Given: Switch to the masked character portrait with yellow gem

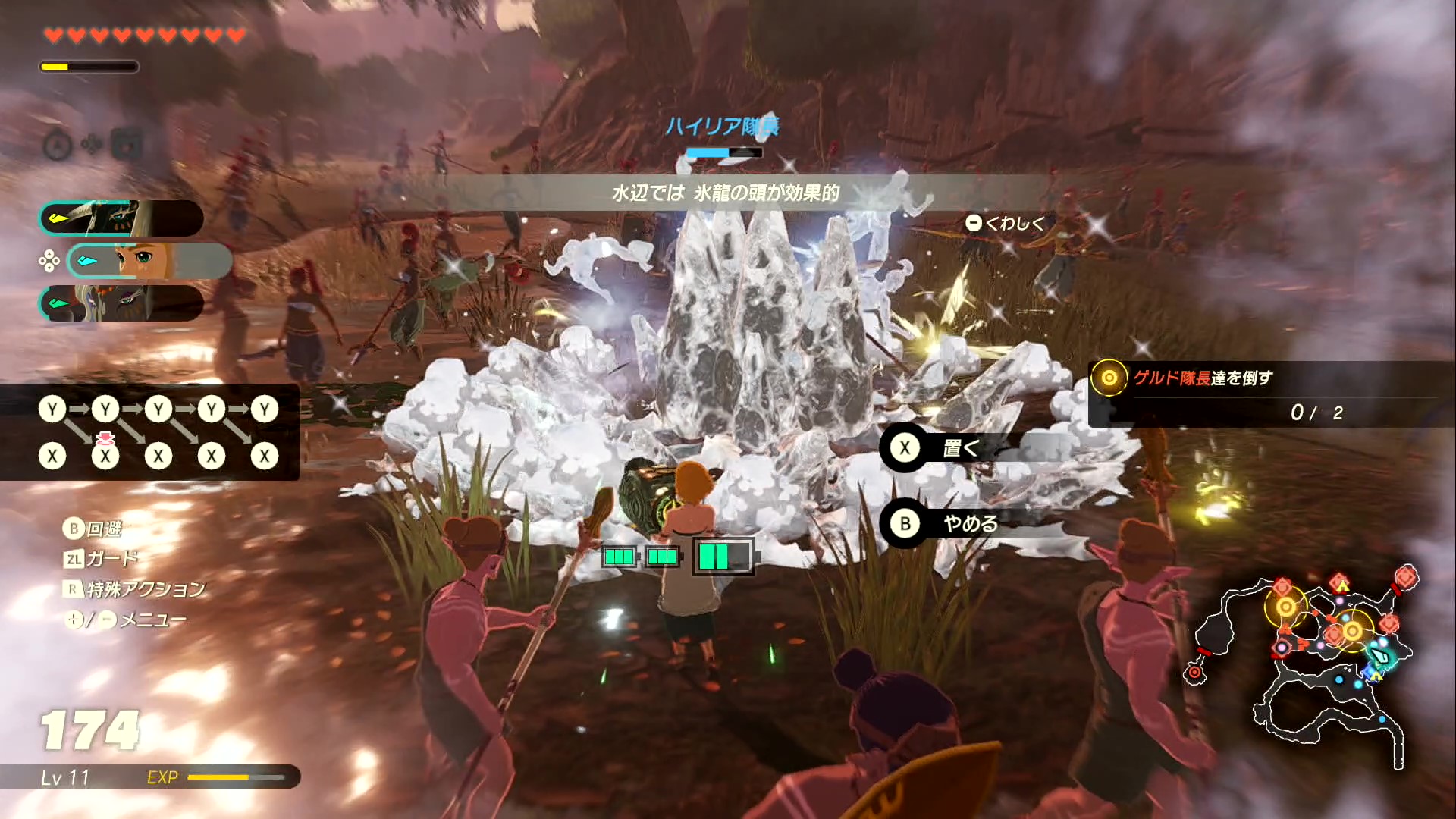Looking at the screenshot, I should coord(121,219).
